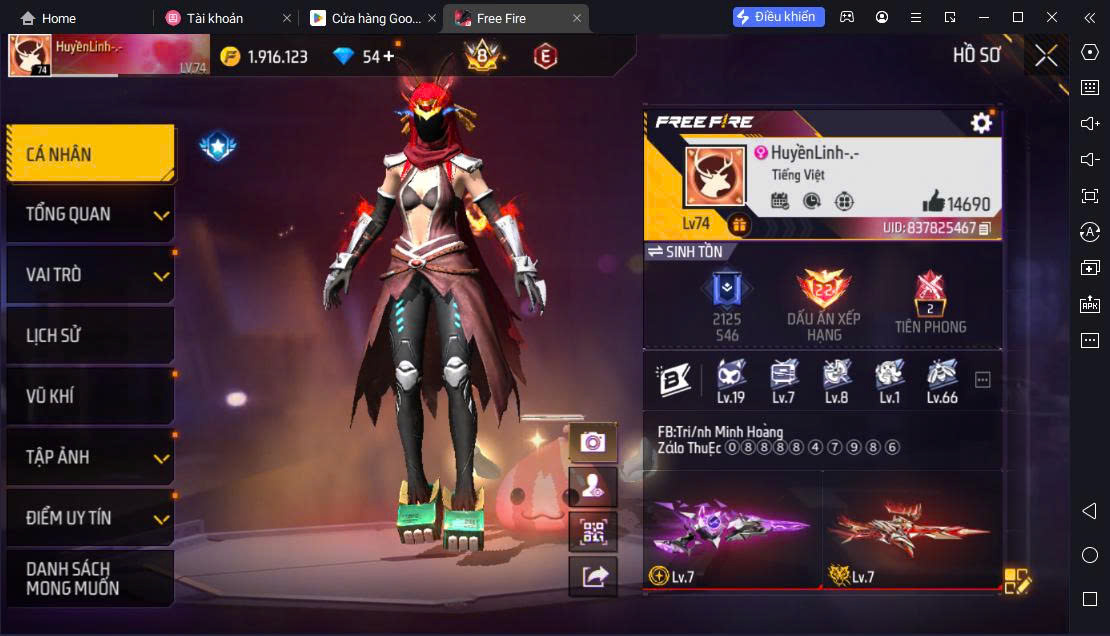1110x636 pixels.
Task: Show the LỊCH SỬ match history
Action: (x=90, y=336)
